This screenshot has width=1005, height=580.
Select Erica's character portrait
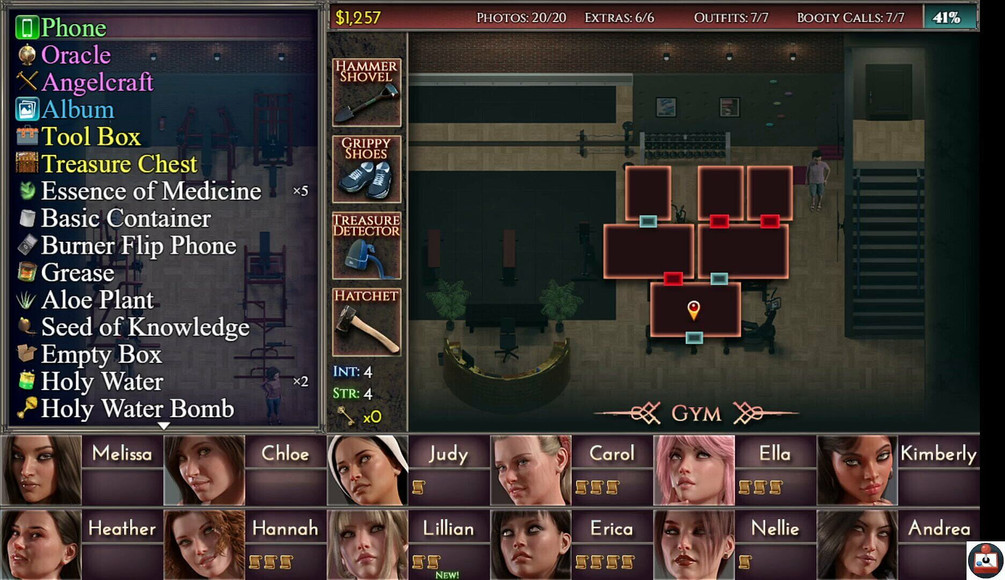(x=531, y=544)
